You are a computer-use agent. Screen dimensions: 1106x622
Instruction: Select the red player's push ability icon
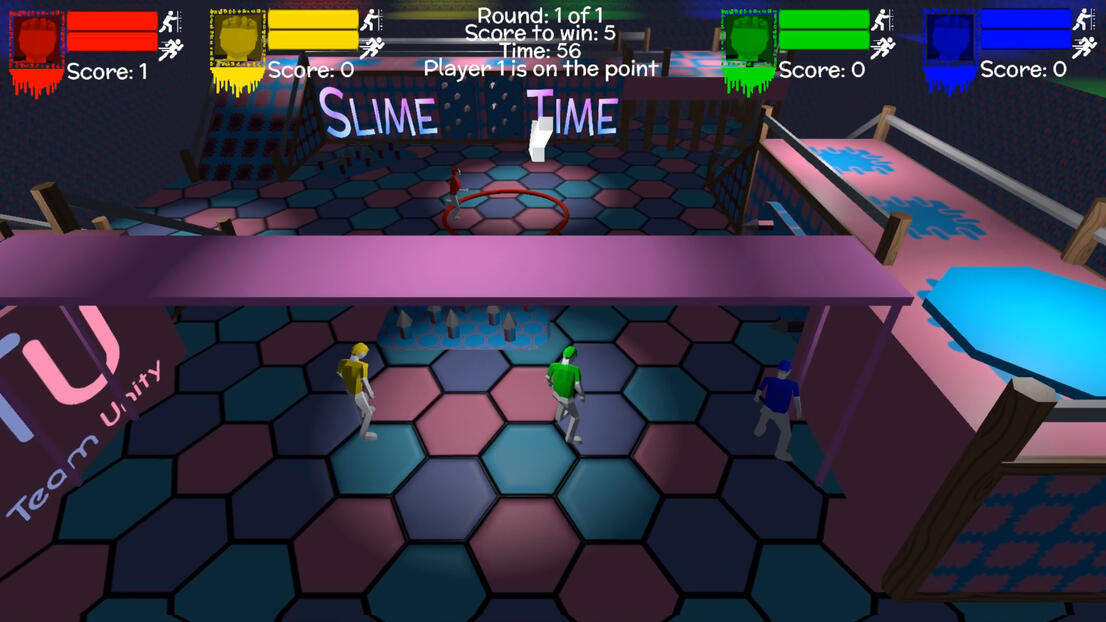tap(171, 21)
